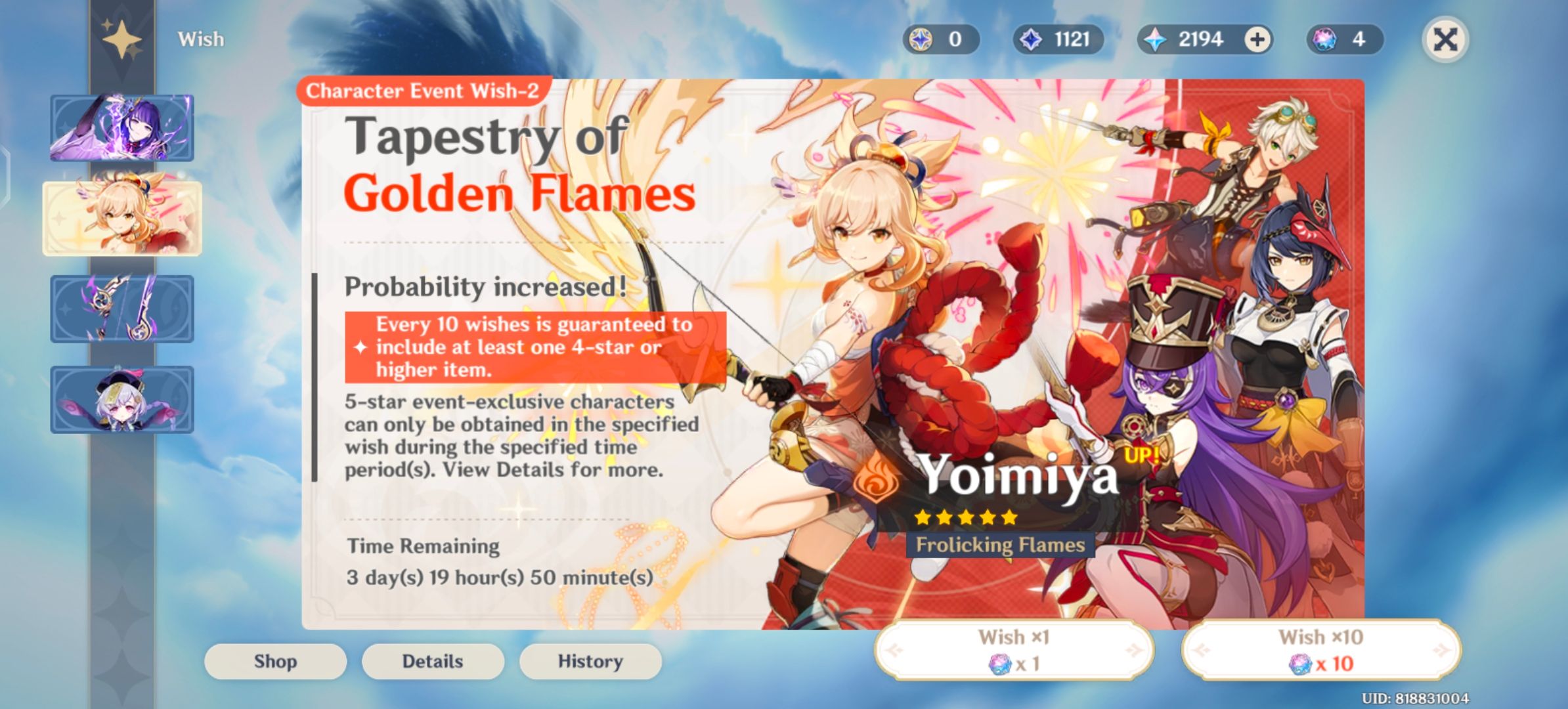Click the Character Event Wish-2 header ribbon
The image size is (1568, 709).
pyautogui.click(x=422, y=91)
